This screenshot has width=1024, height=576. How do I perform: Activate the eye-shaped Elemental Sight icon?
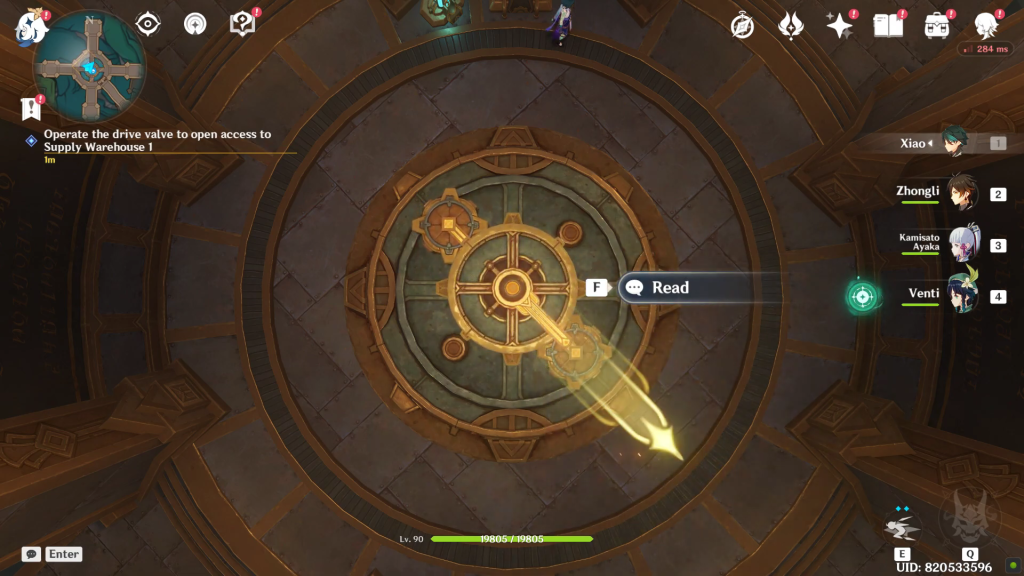point(147,23)
